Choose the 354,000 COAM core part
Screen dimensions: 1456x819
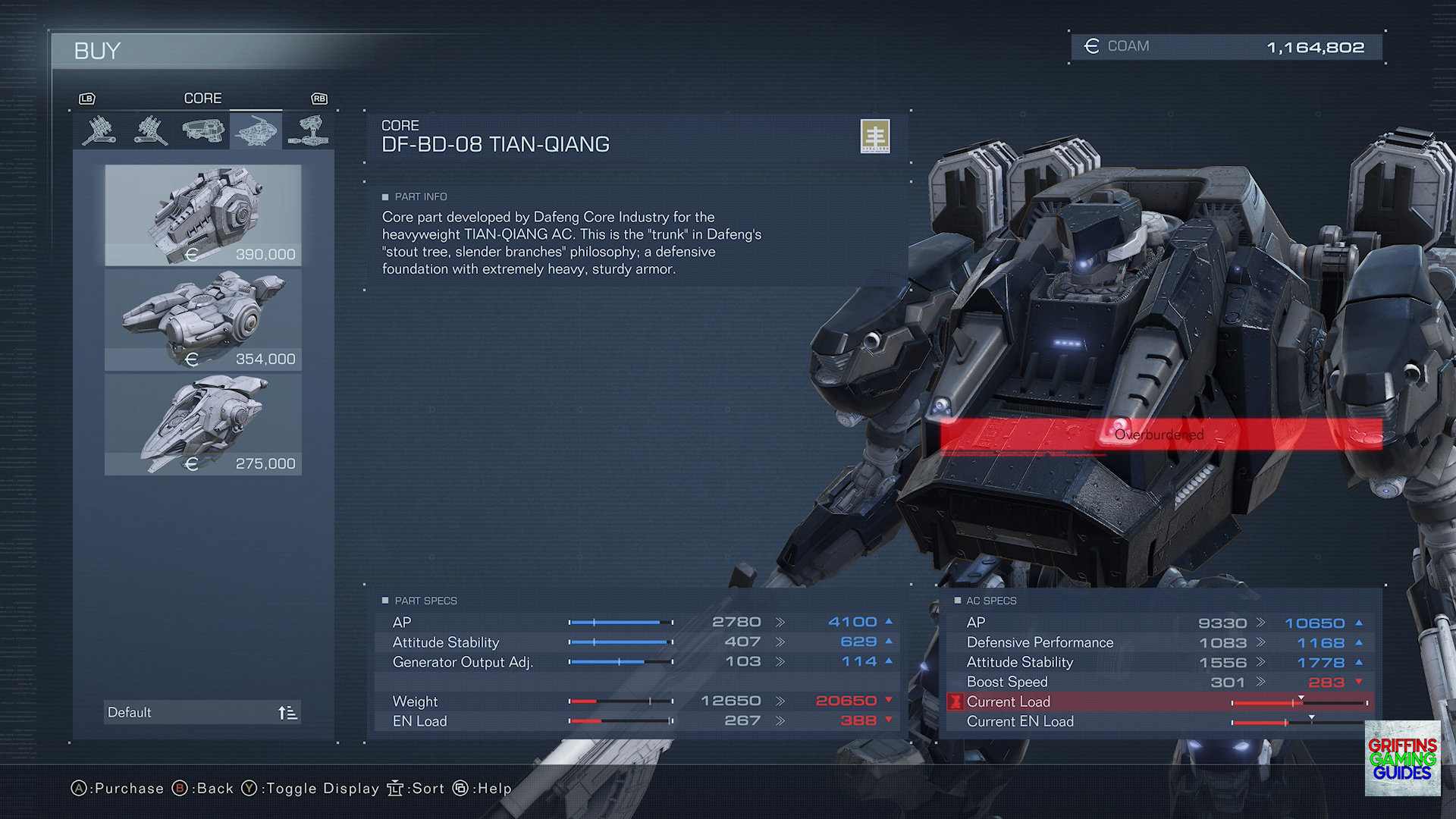pyautogui.click(x=203, y=320)
